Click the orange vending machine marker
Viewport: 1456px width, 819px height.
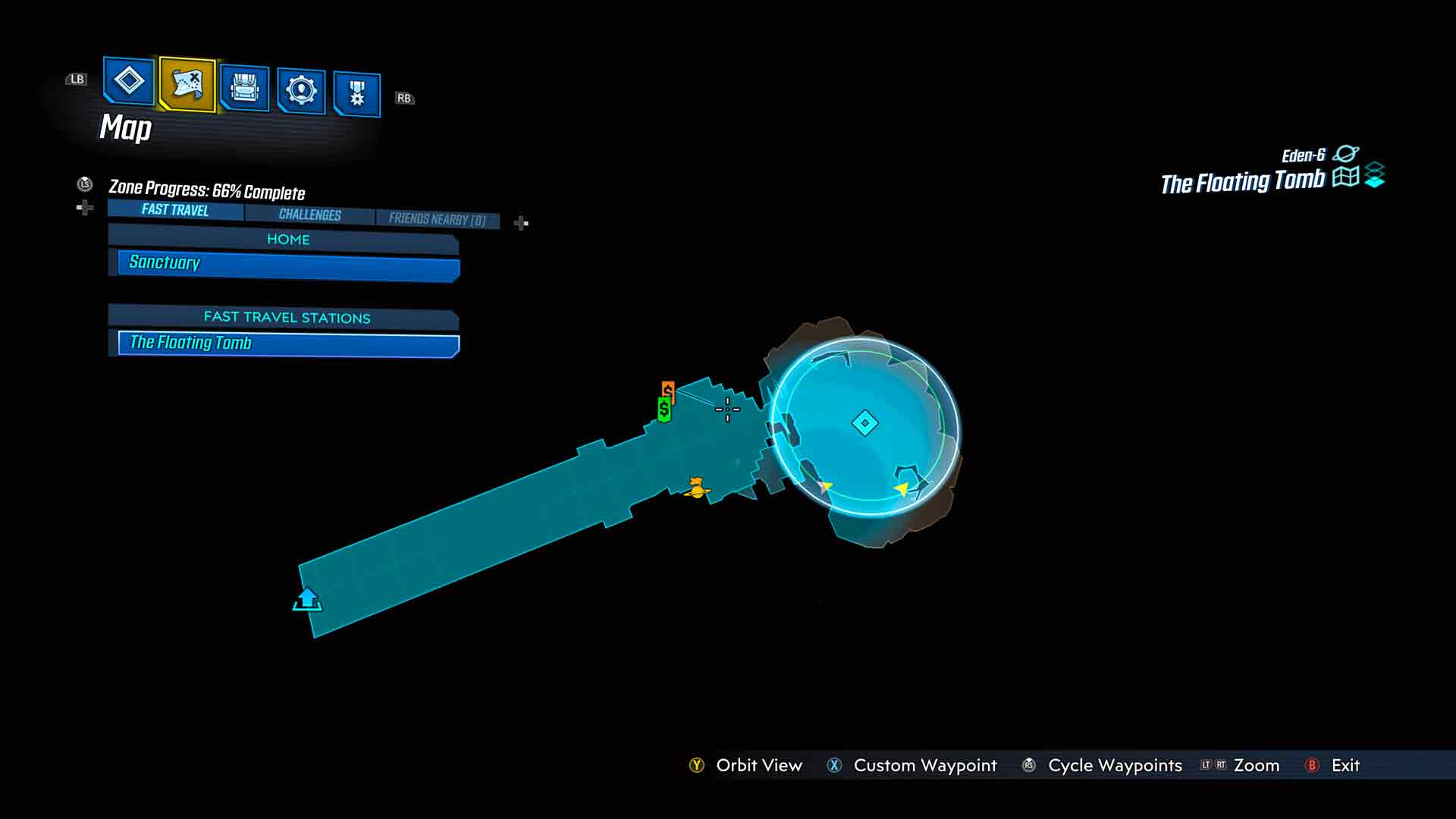pos(668,390)
